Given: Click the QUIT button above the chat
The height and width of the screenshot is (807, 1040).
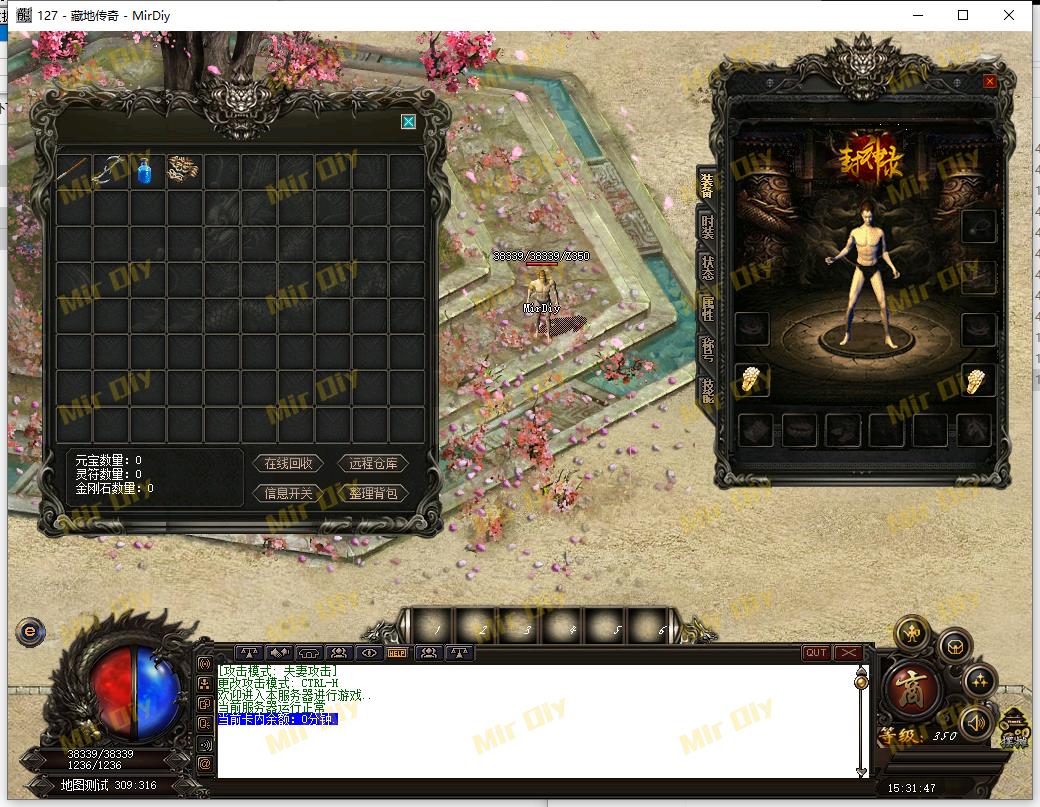Looking at the screenshot, I should 816,653.
